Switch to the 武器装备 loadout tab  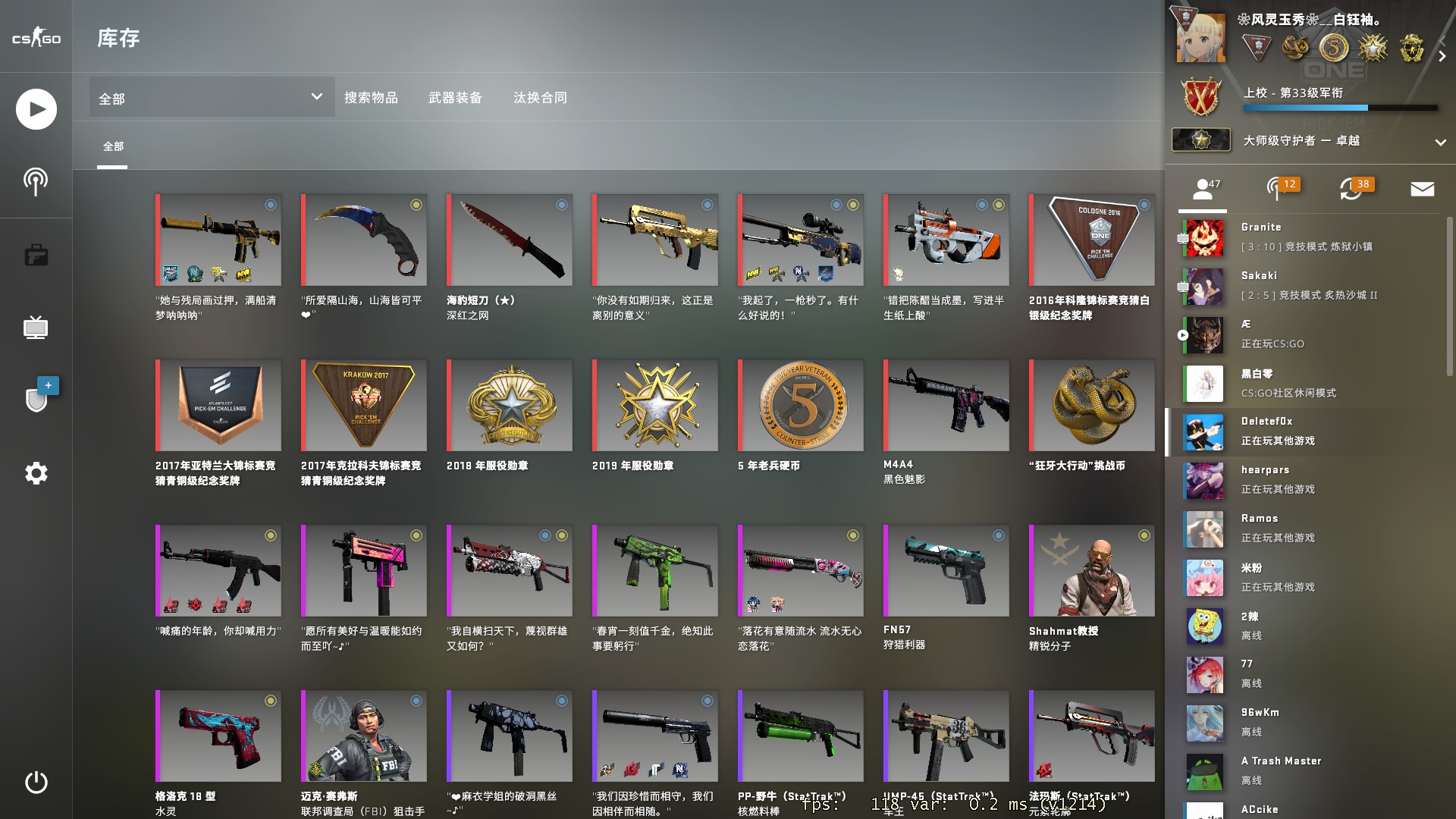[x=455, y=97]
